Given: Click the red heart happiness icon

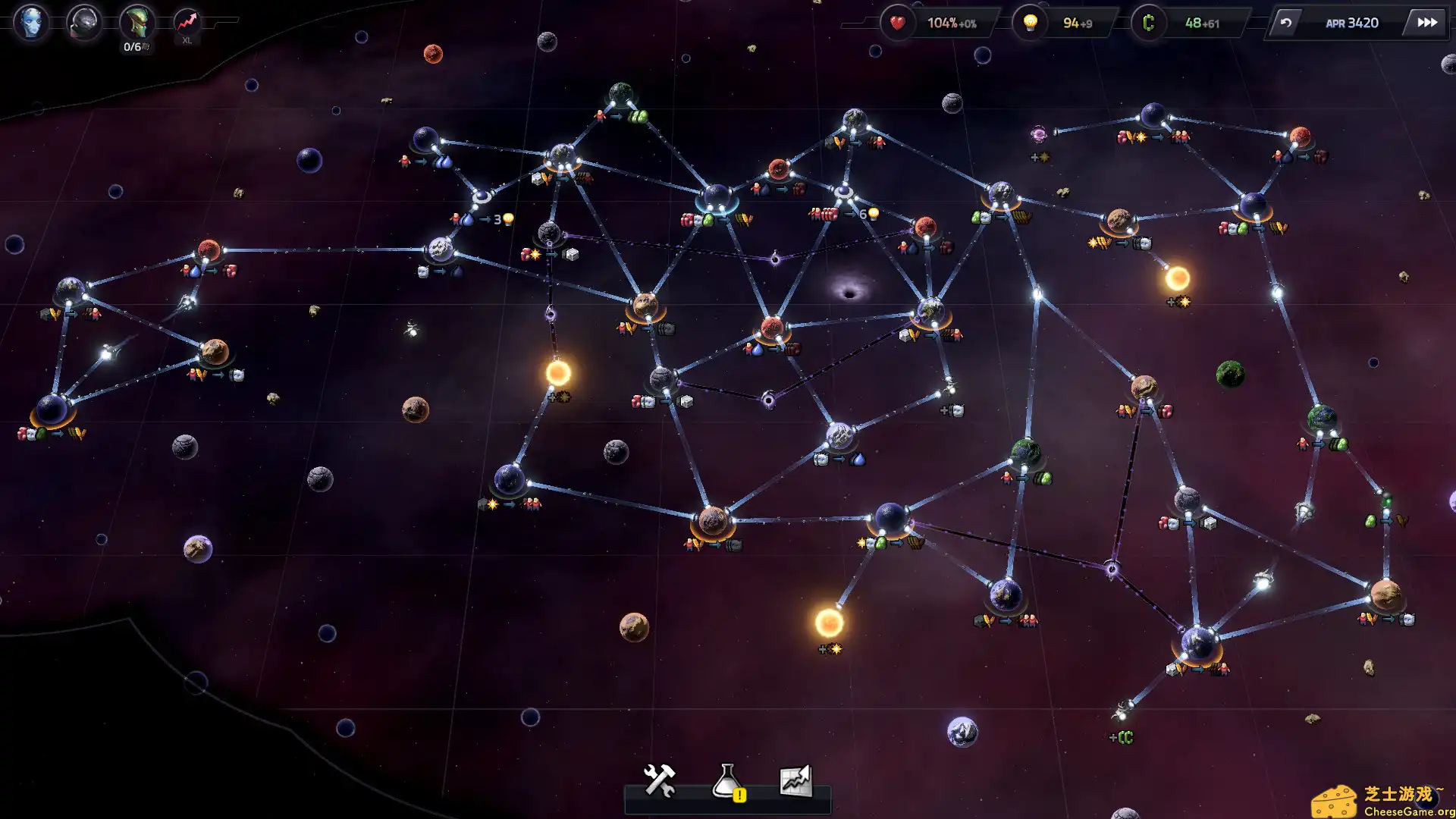Looking at the screenshot, I should (897, 23).
